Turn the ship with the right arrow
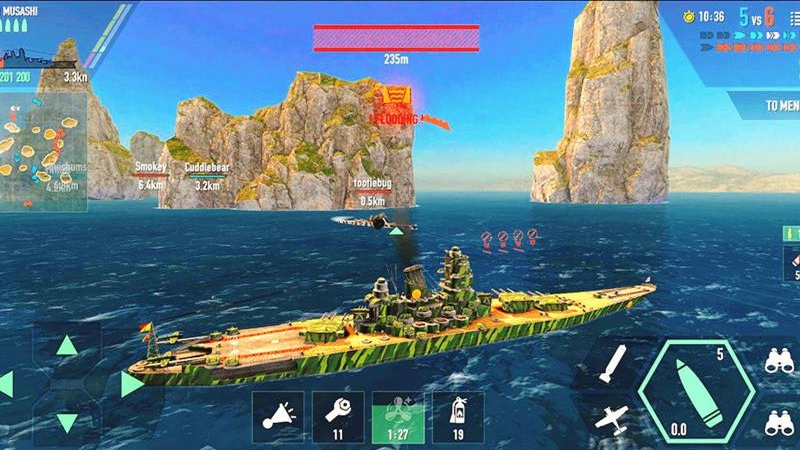 coord(131,384)
